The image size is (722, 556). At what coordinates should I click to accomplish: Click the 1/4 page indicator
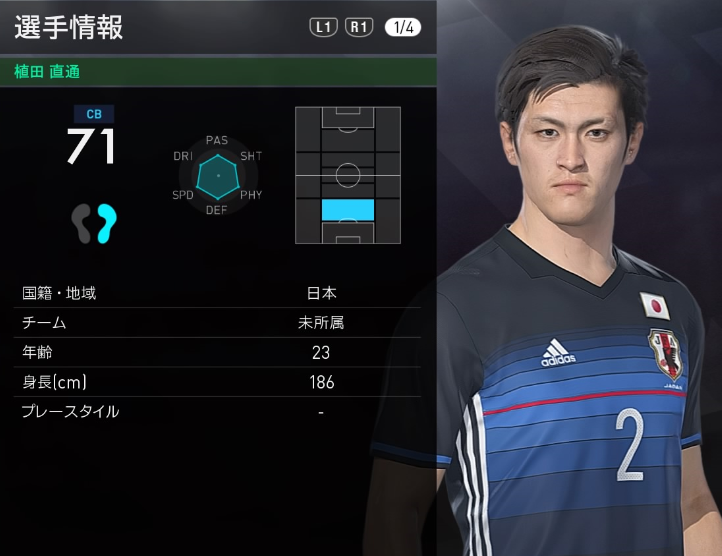[x=402, y=28]
